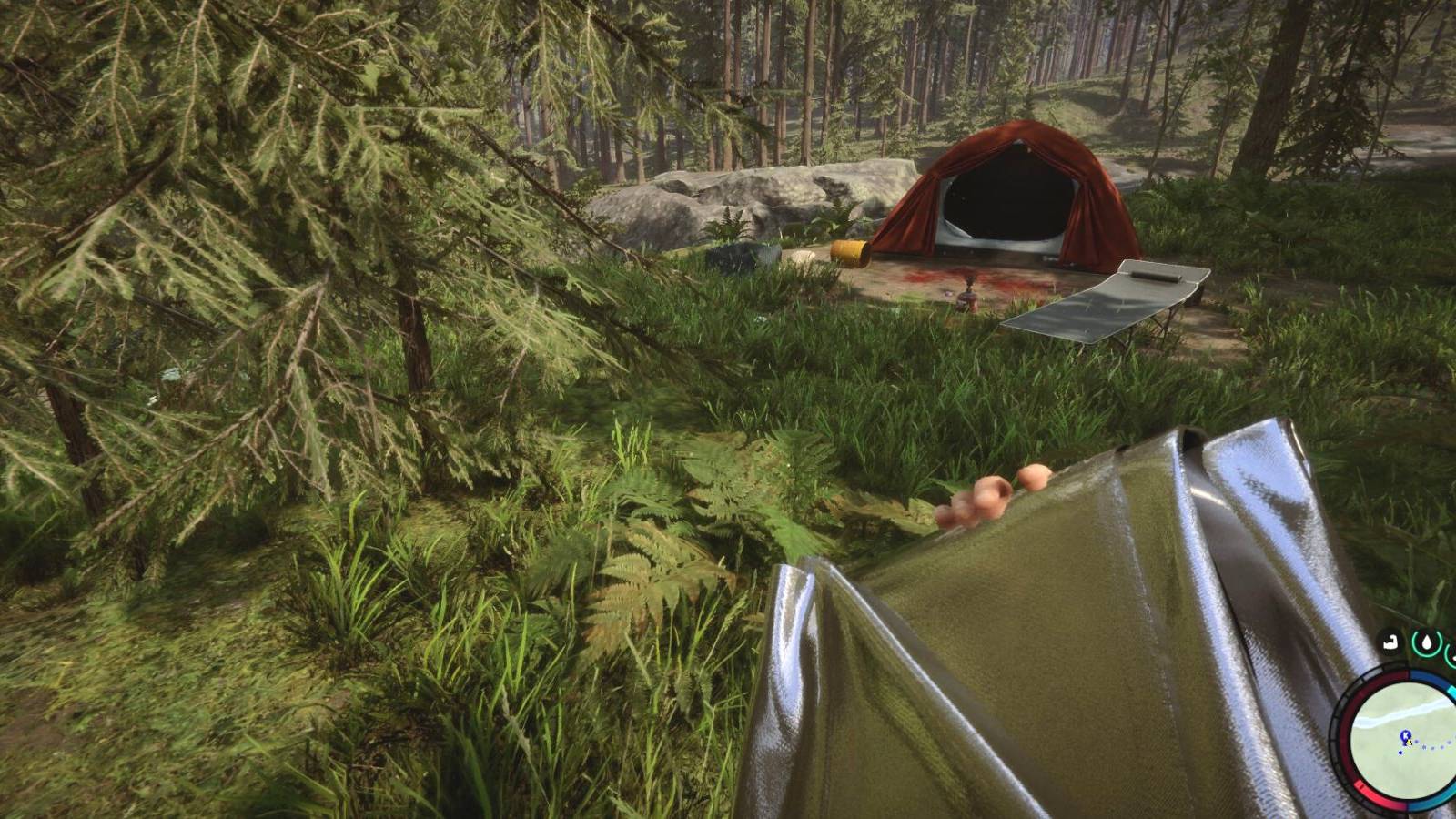Image resolution: width=1456 pixels, height=819 pixels.
Task: Select the strength arm icon on the HUD
Action: pos(1390,642)
